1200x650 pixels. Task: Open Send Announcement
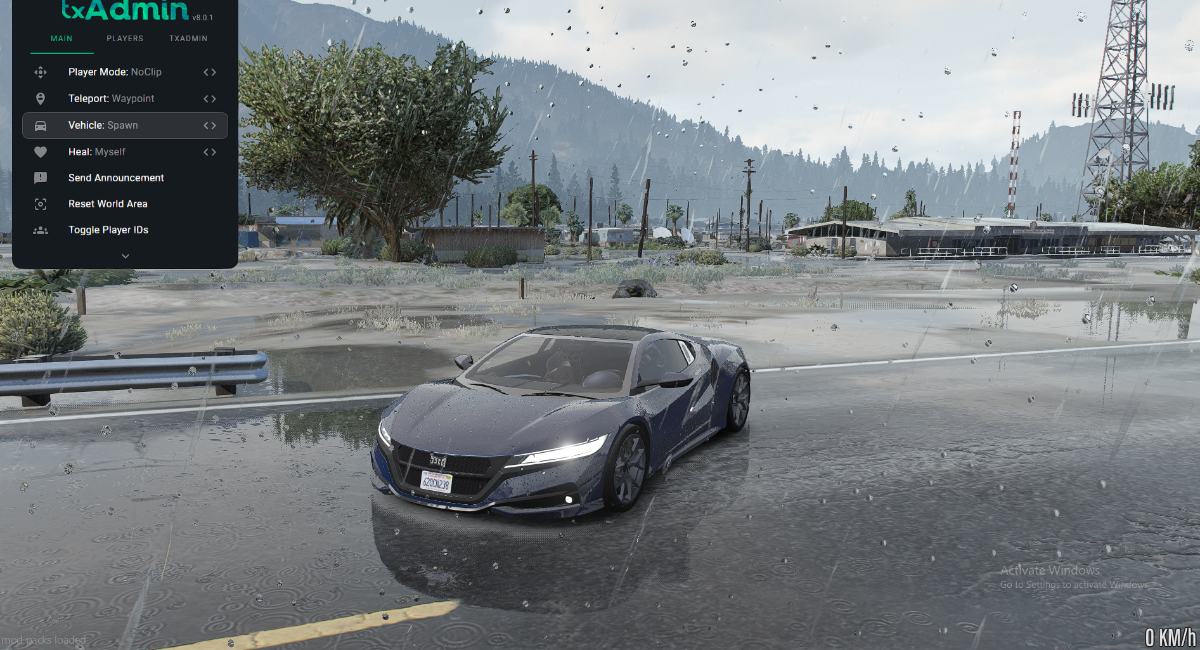click(x=116, y=178)
